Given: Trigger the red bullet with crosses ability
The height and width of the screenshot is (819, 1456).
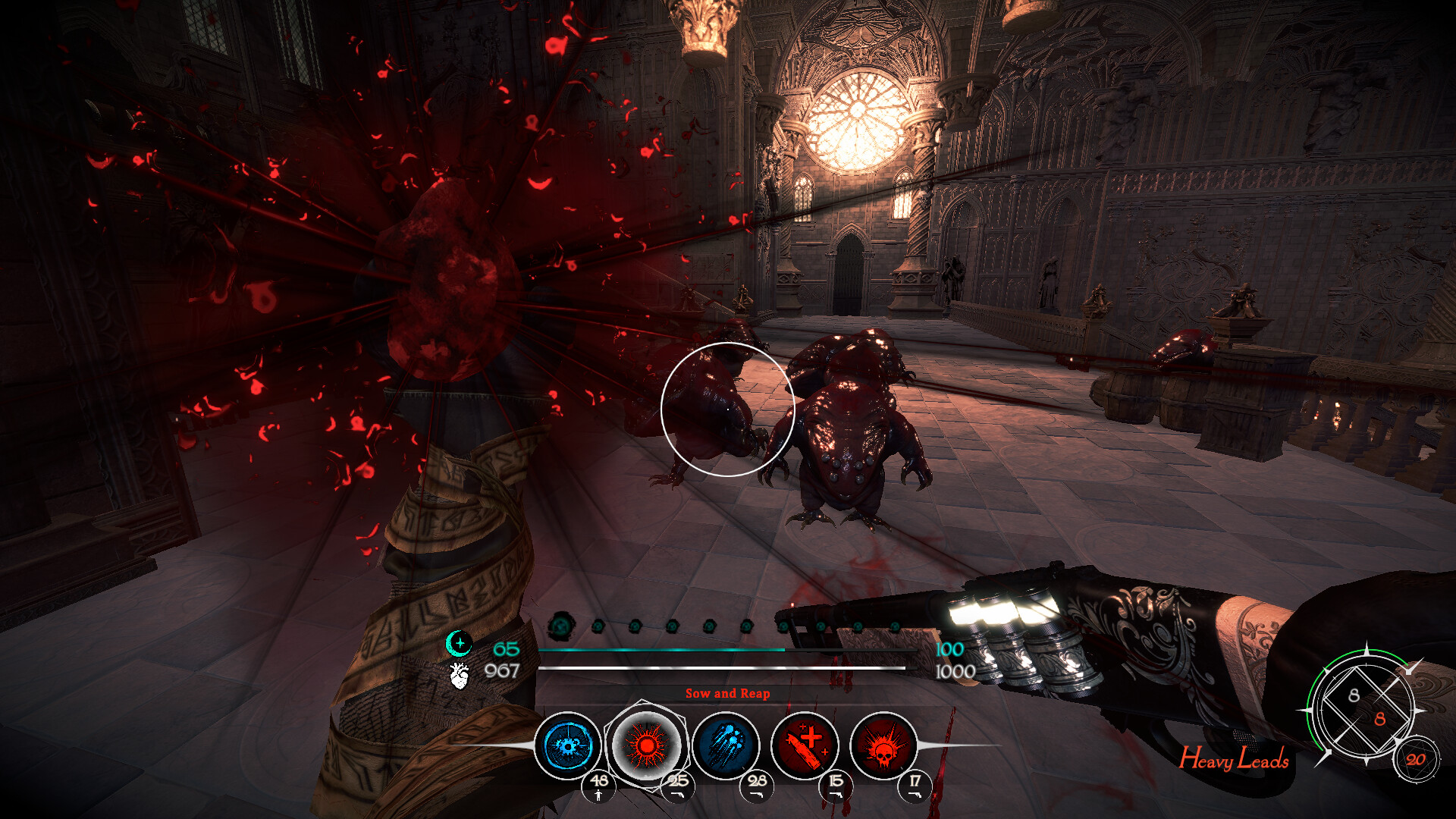Looking at the screenshot, I should pos(805,745).
